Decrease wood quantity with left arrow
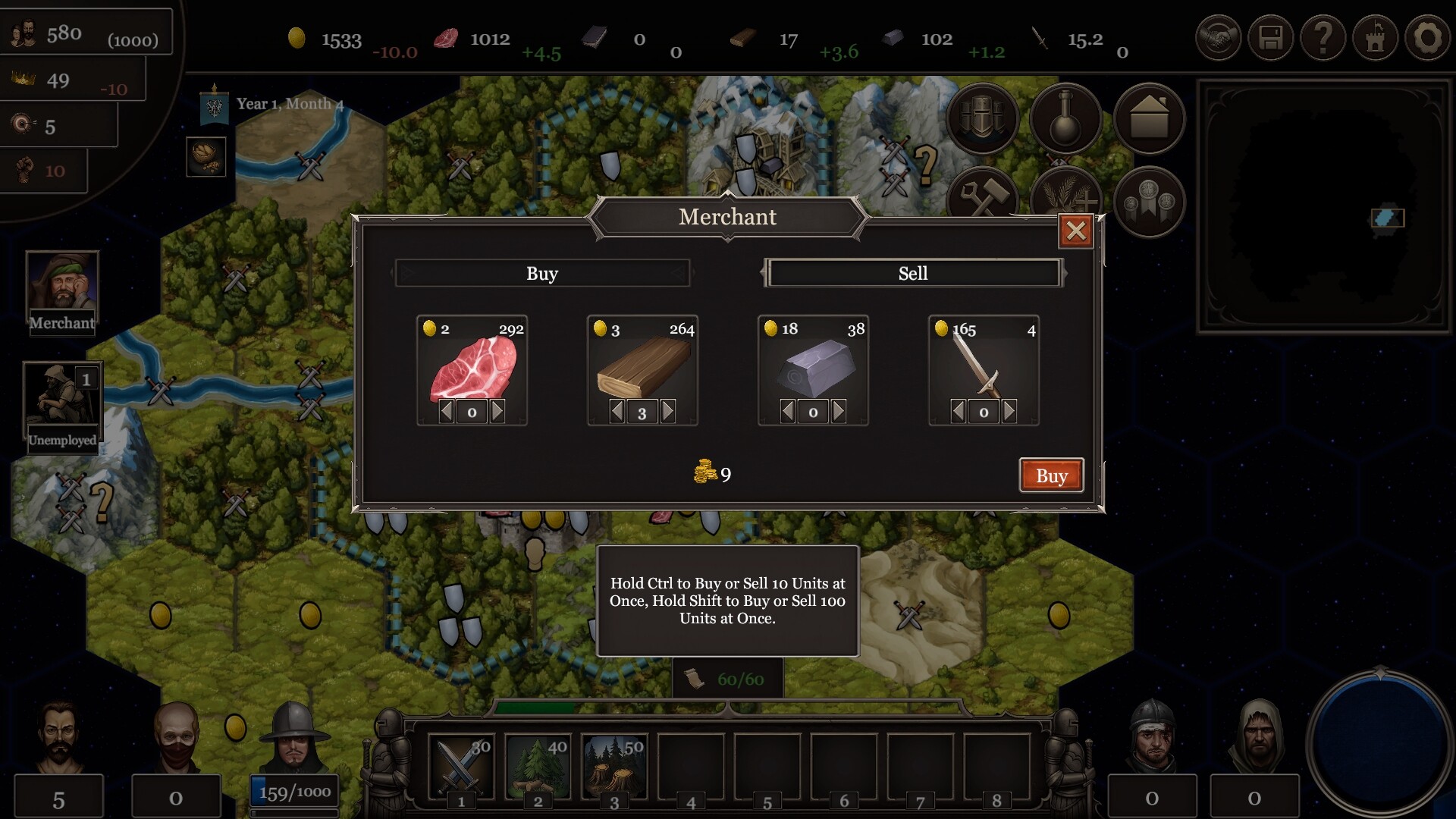 (616, 411)
